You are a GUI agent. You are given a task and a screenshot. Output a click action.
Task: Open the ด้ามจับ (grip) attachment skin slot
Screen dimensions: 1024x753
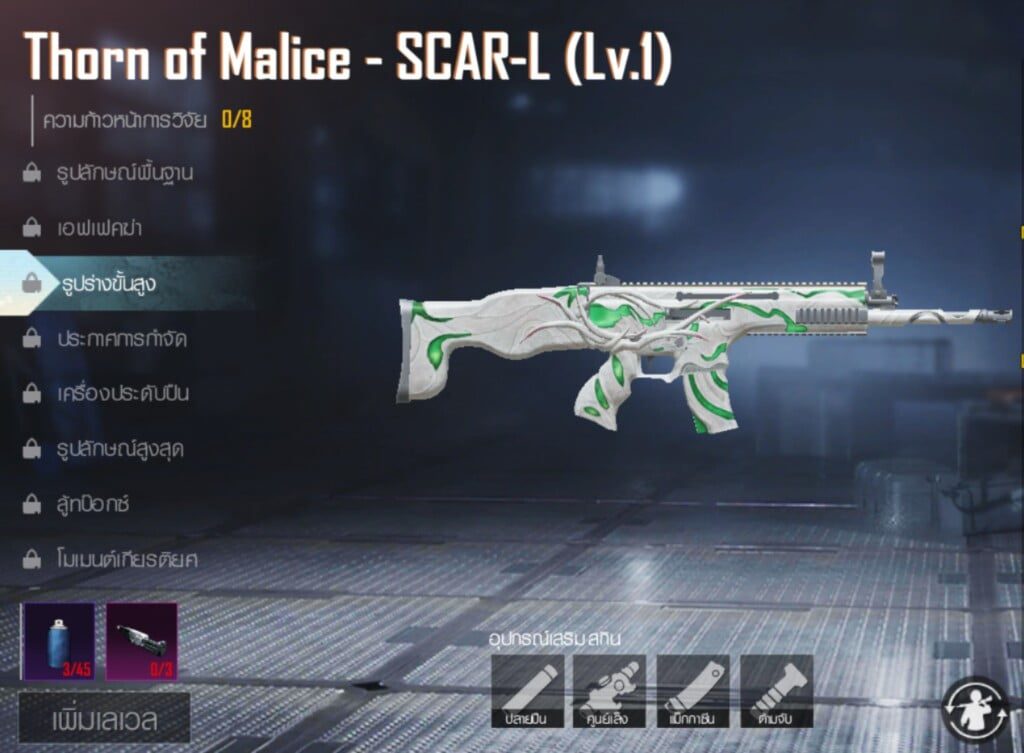(x=776, y=691)
